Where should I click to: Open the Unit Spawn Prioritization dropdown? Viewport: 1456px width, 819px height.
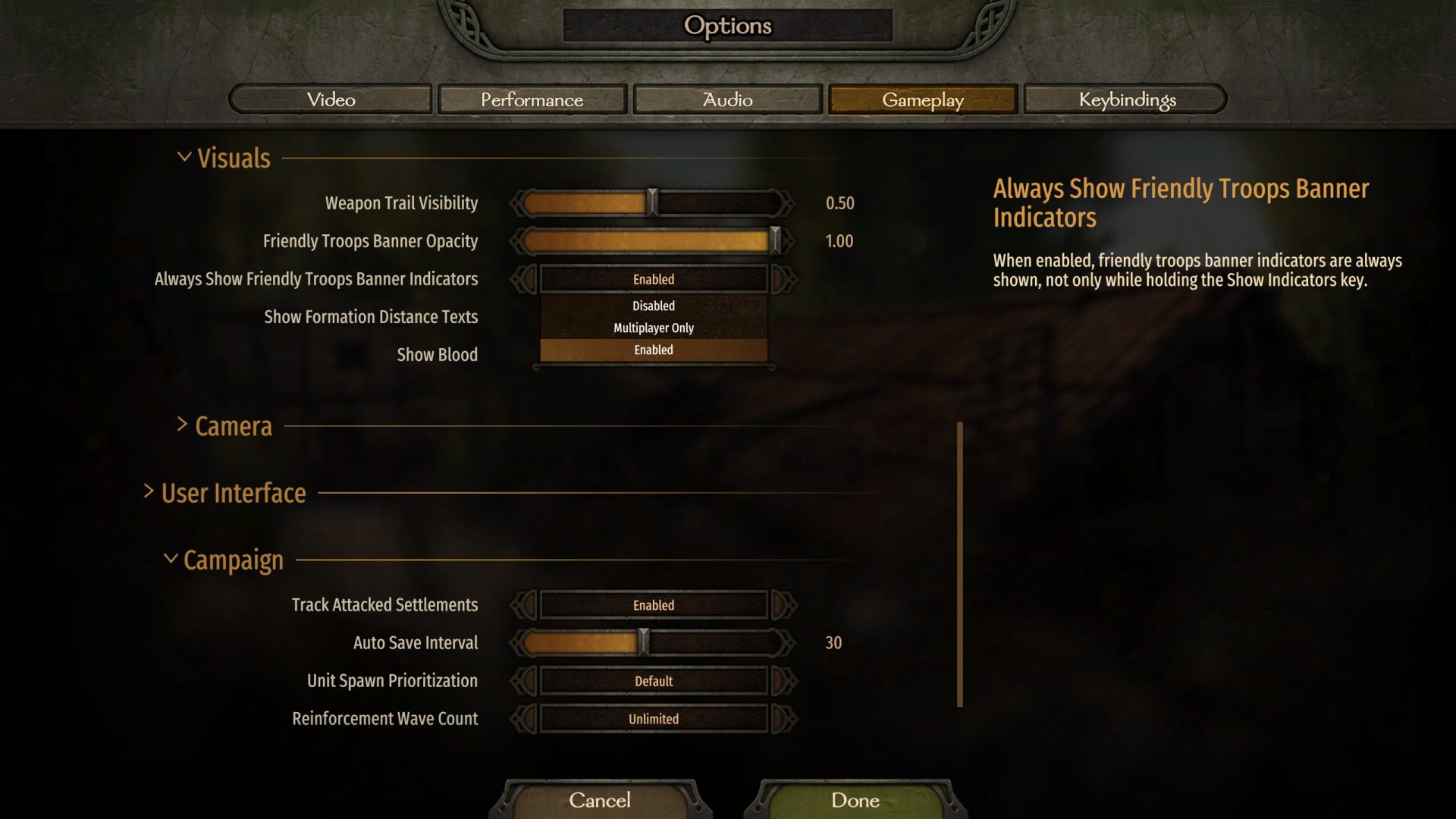[x=653, y=681]
